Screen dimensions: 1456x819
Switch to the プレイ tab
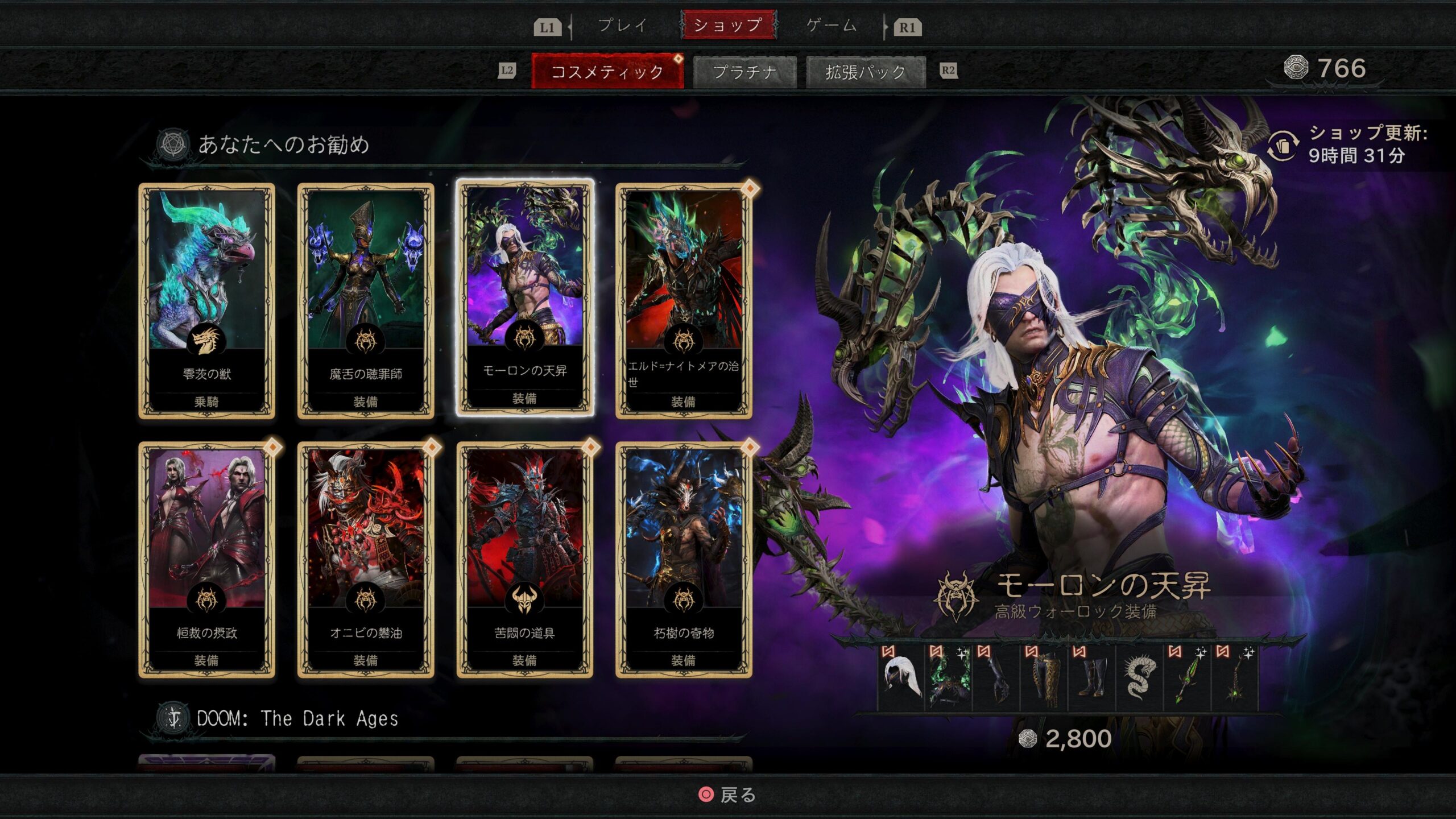(x=622, y=26)
